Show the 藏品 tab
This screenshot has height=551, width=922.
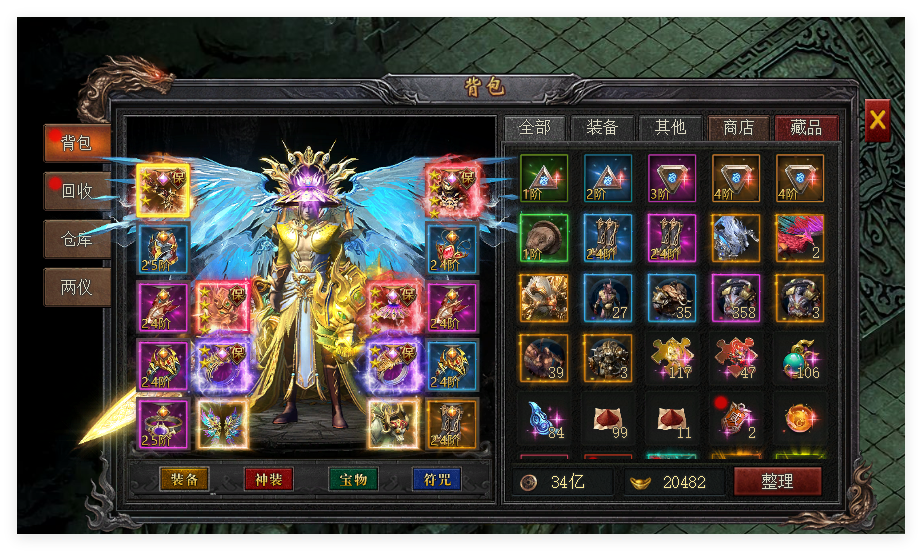click(x=806, y=128)
